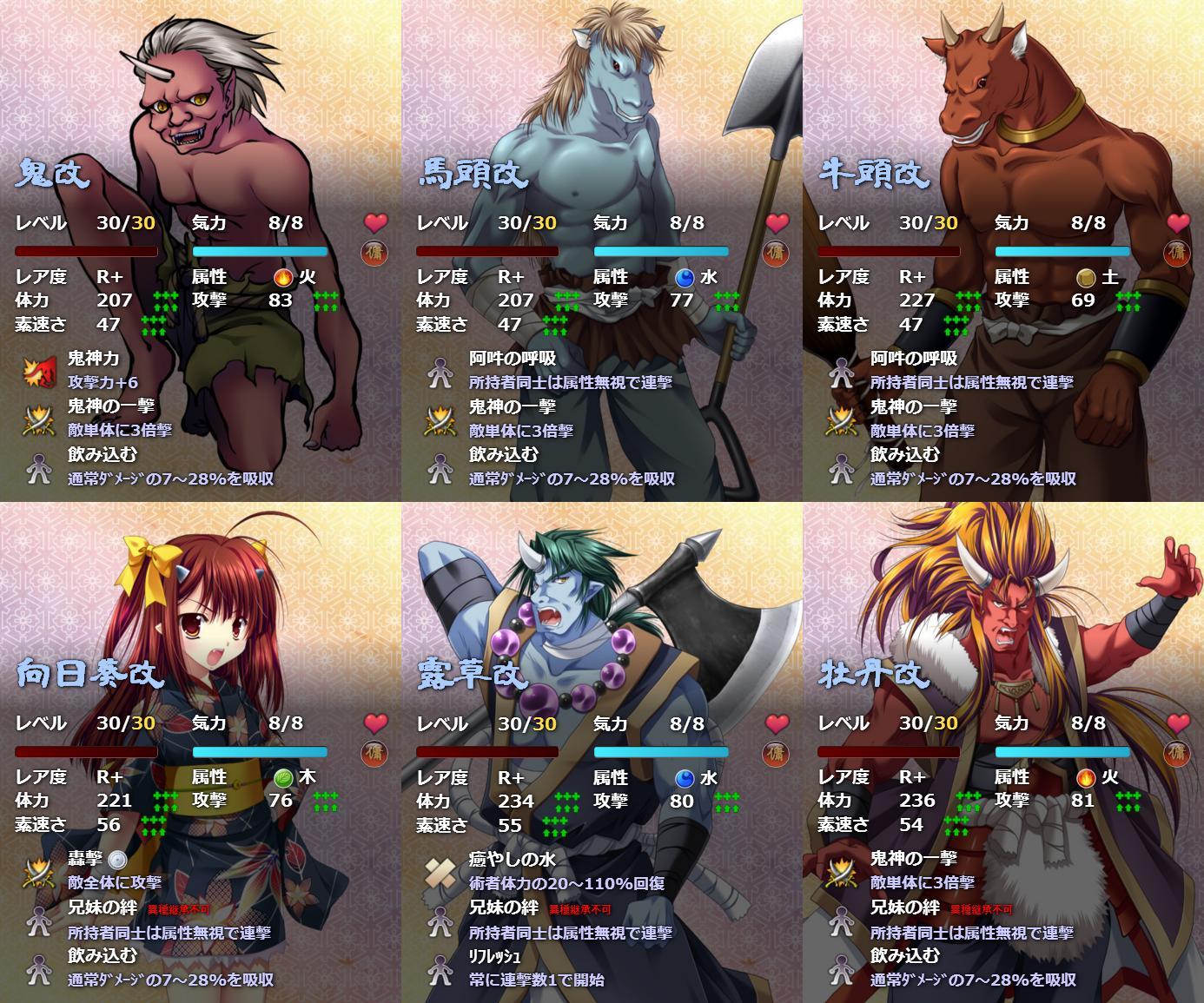Pick the 牛頭改 character card name
This screenshot has width=1204, height=1003.
click(874, 174)
